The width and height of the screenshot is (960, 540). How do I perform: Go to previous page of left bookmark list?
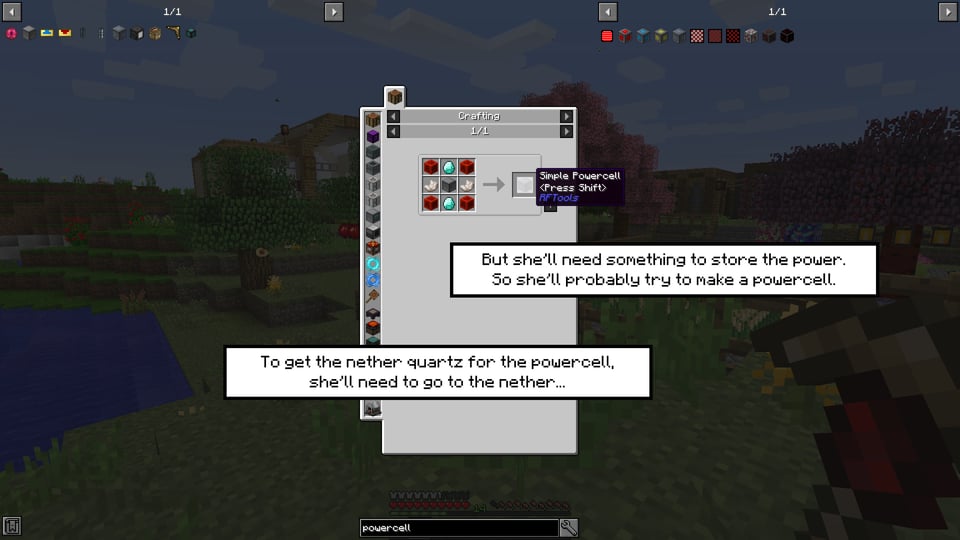pyautogui.click(x=12, y=11)
